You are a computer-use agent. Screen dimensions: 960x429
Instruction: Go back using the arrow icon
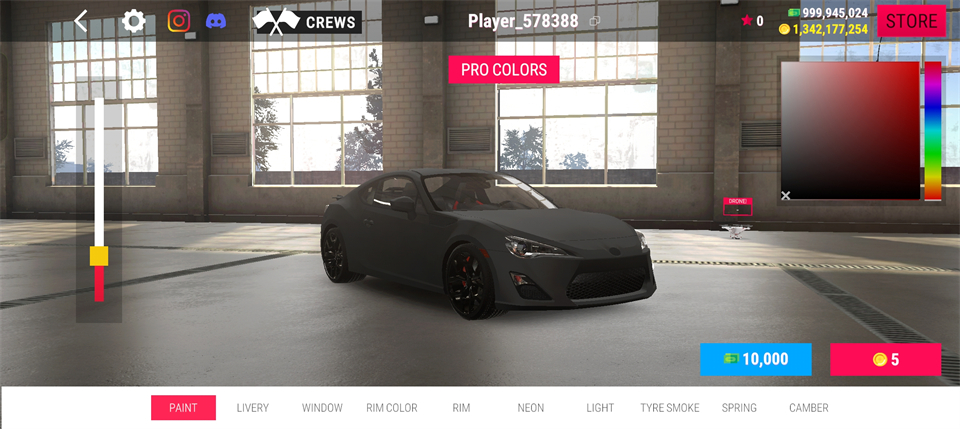tap(82, 21)
